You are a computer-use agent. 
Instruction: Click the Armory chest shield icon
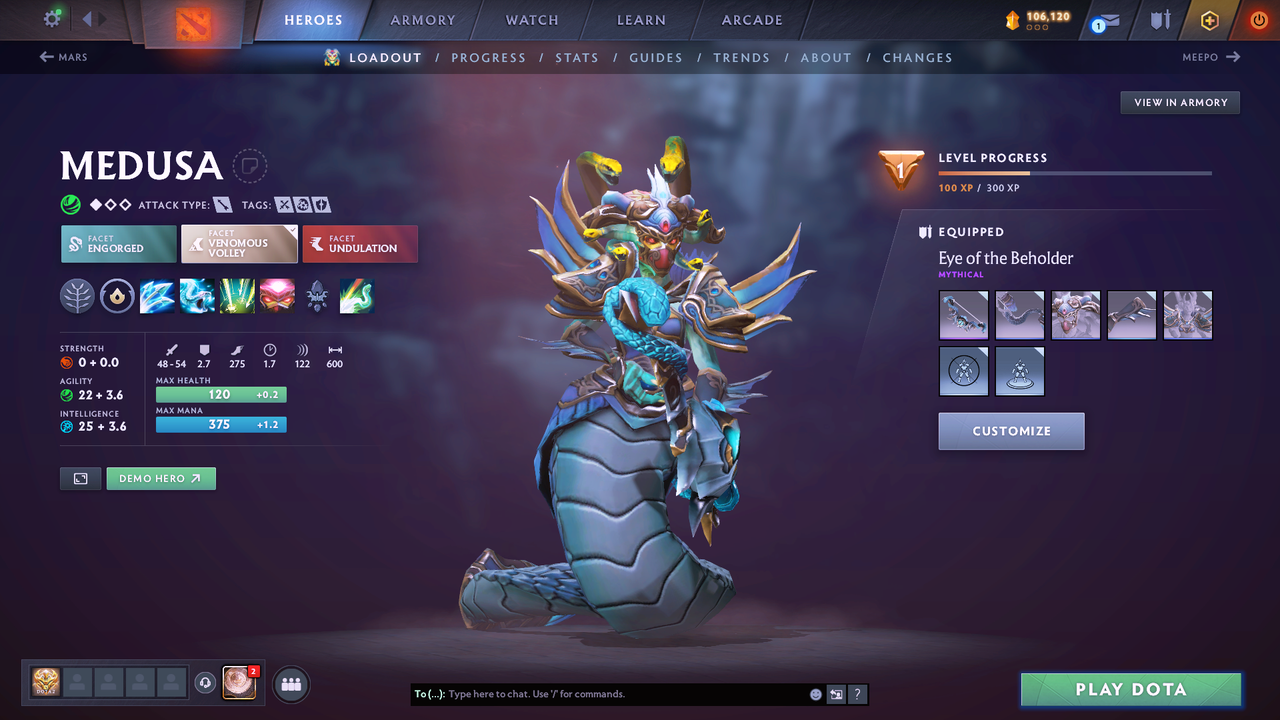tap(1161, 20)
